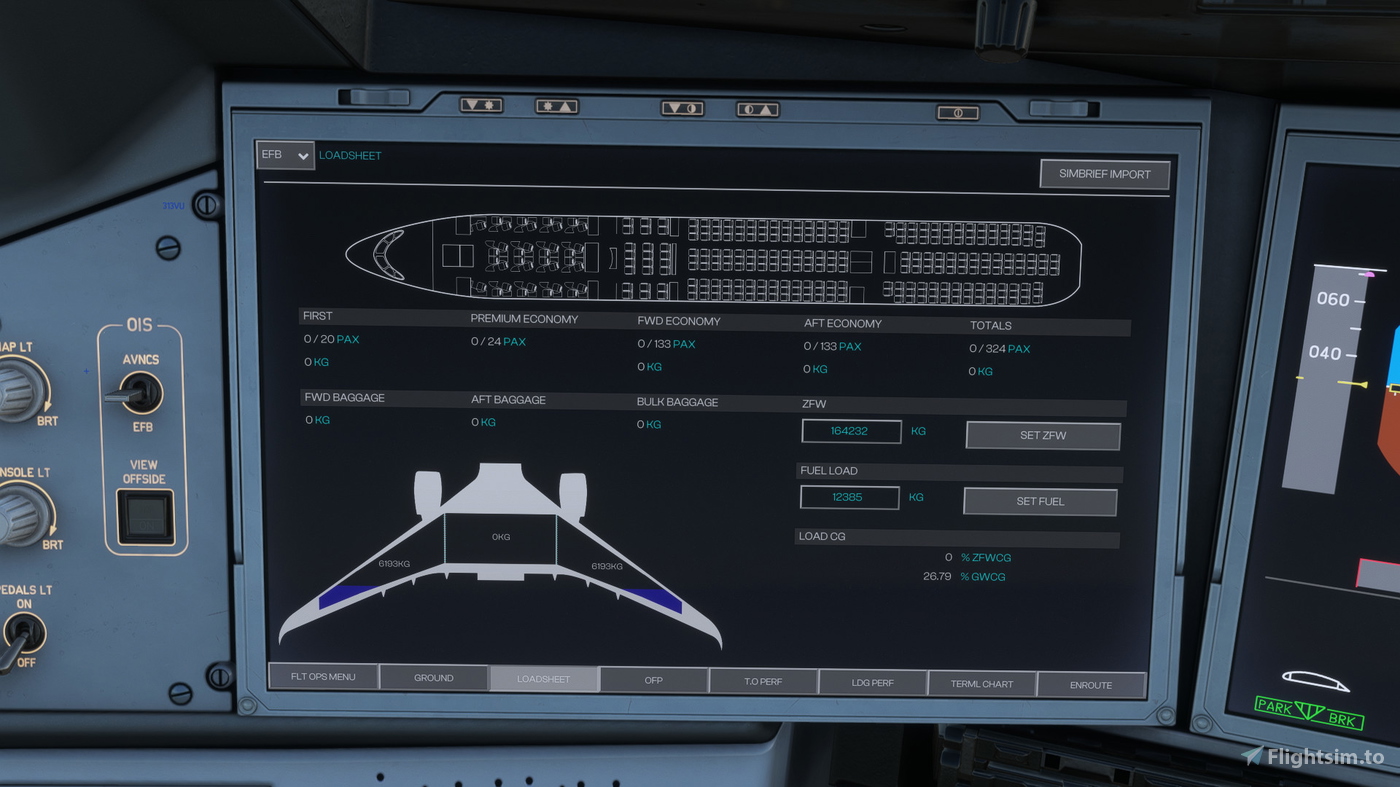
Task: Open the EFB source dropdown
Action: (285, 155)
